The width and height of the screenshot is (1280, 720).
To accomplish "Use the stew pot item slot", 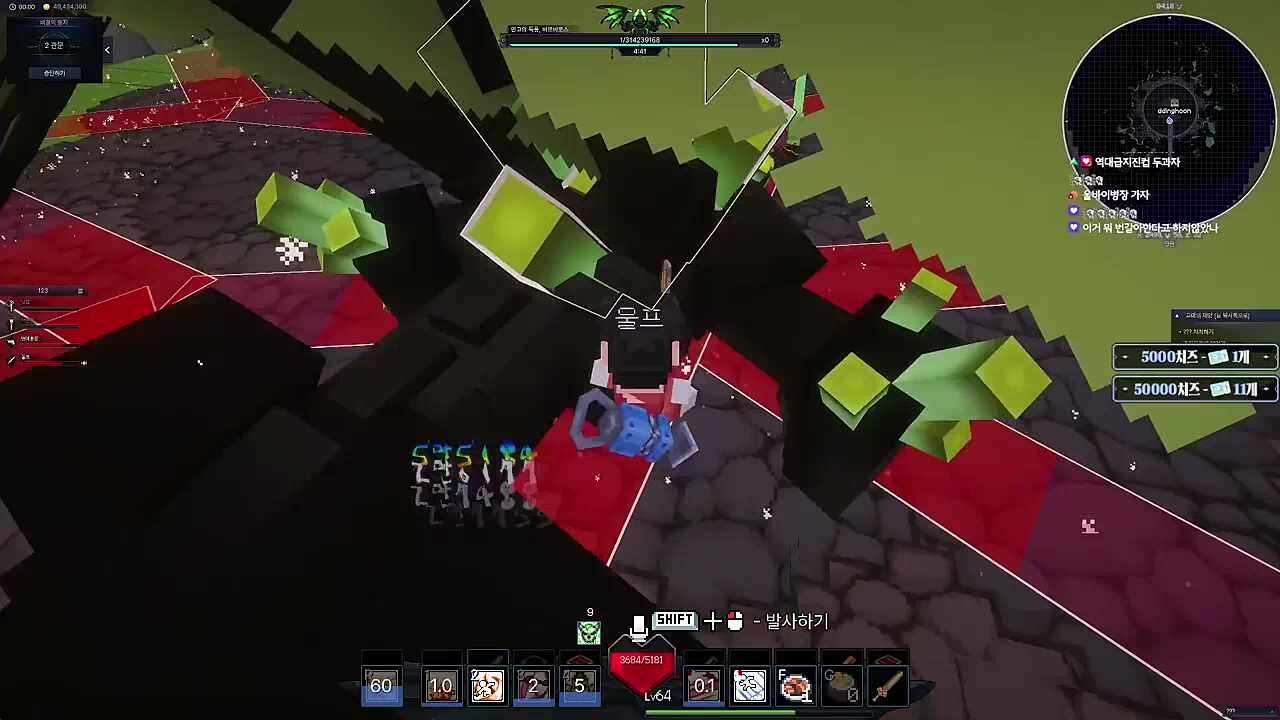I will pyautogui.click(x=841, y=686).
